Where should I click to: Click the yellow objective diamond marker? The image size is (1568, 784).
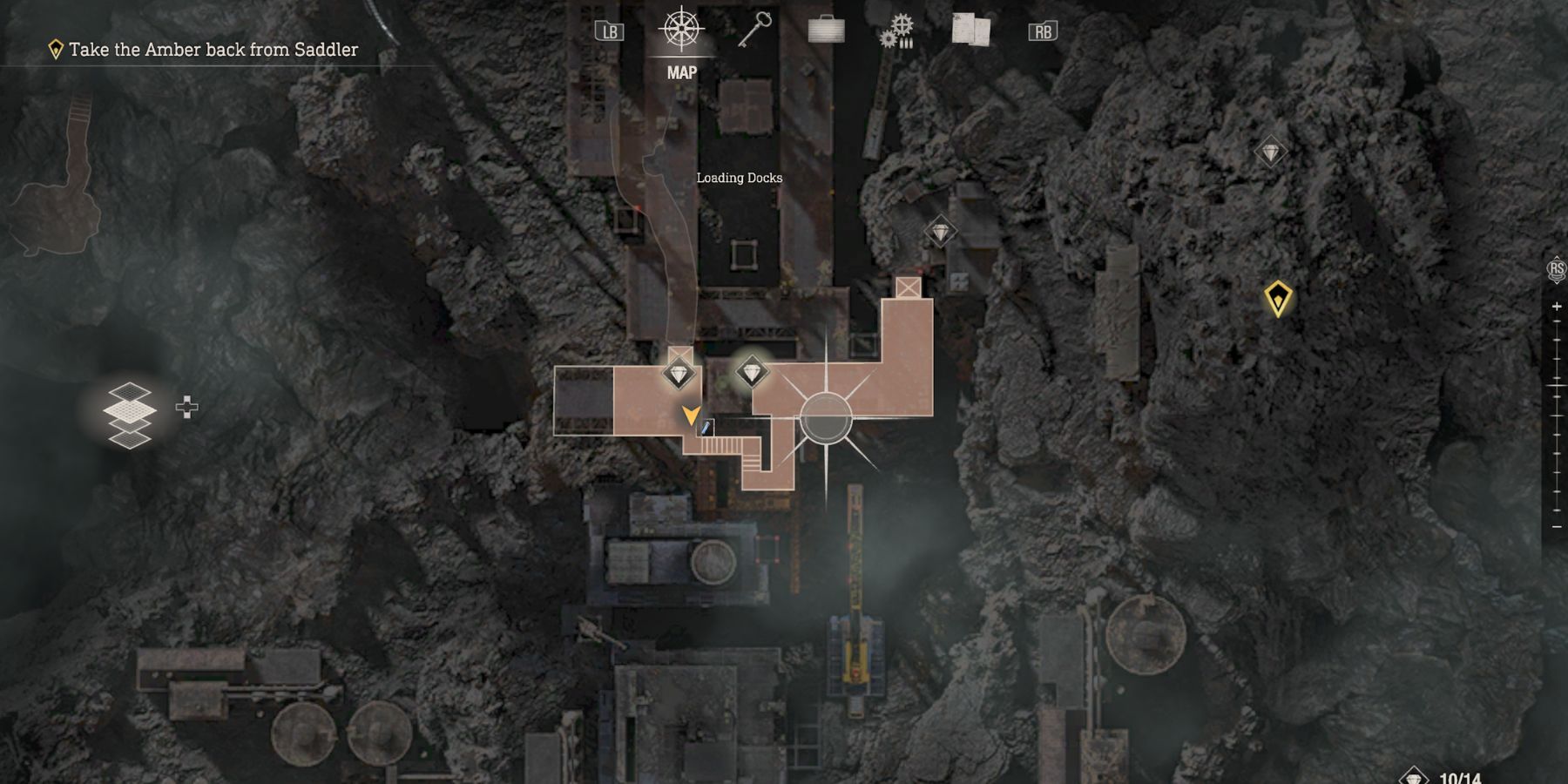[x=1276, y=299]
